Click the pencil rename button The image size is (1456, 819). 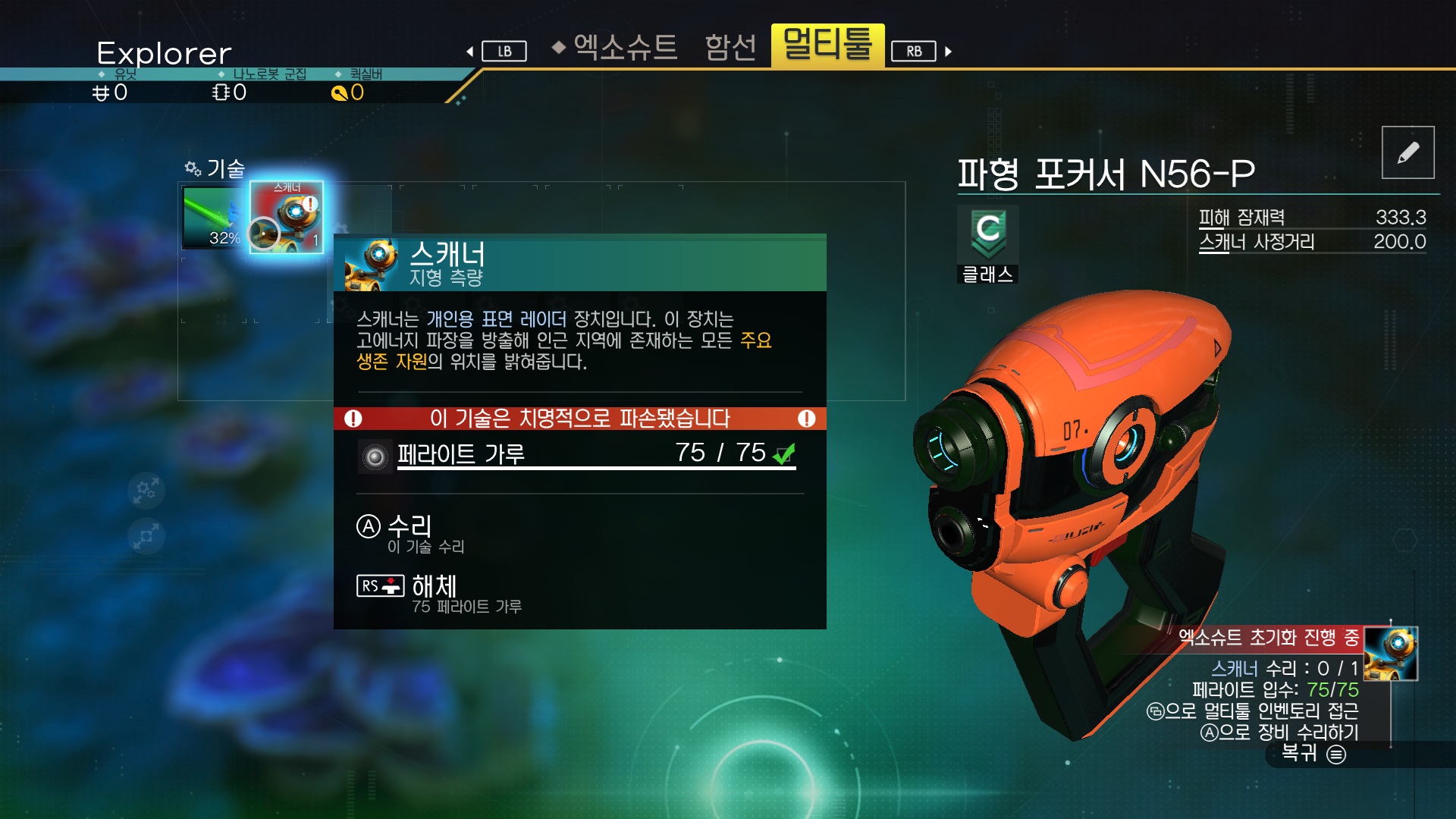click(x=1407, y=152)
